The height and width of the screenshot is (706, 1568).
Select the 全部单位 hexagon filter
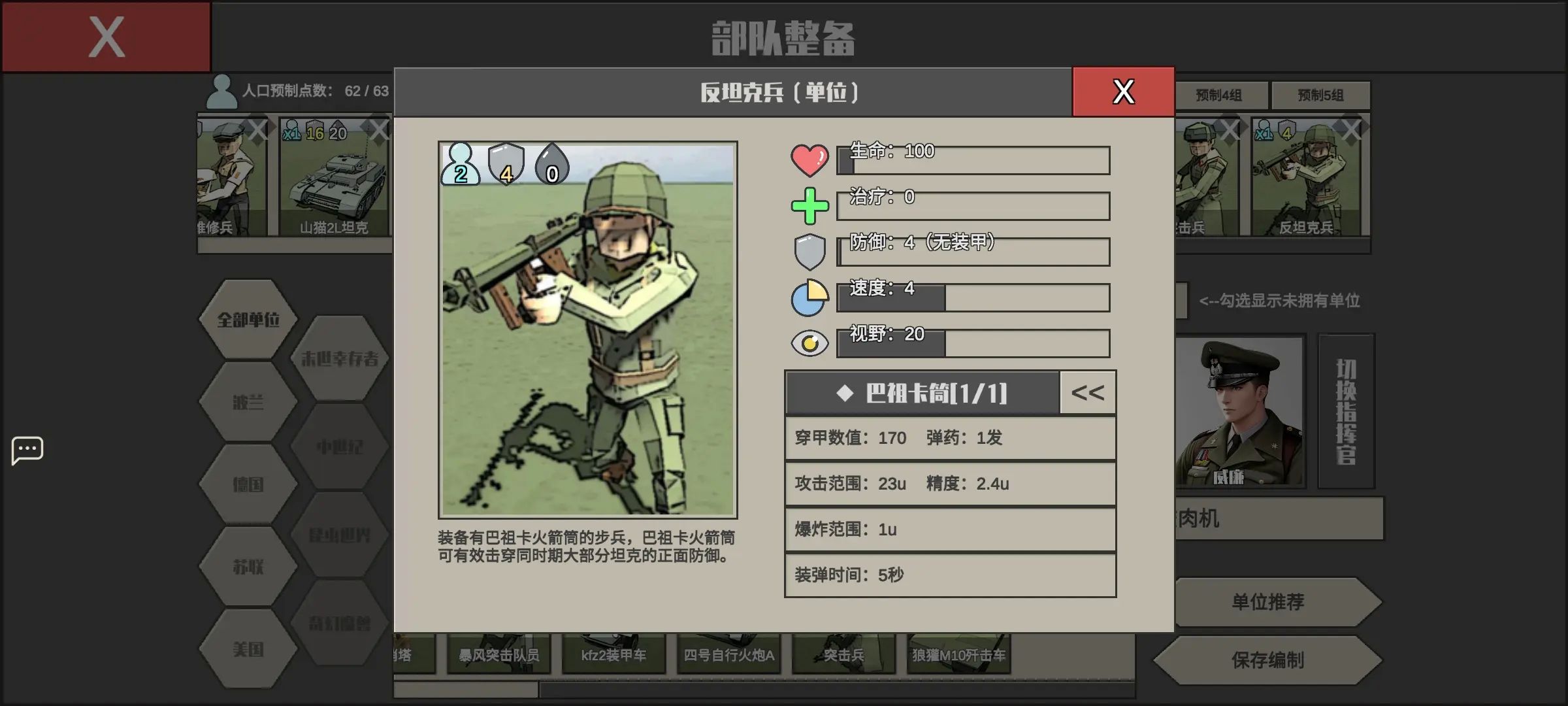[x=248, y=320]
